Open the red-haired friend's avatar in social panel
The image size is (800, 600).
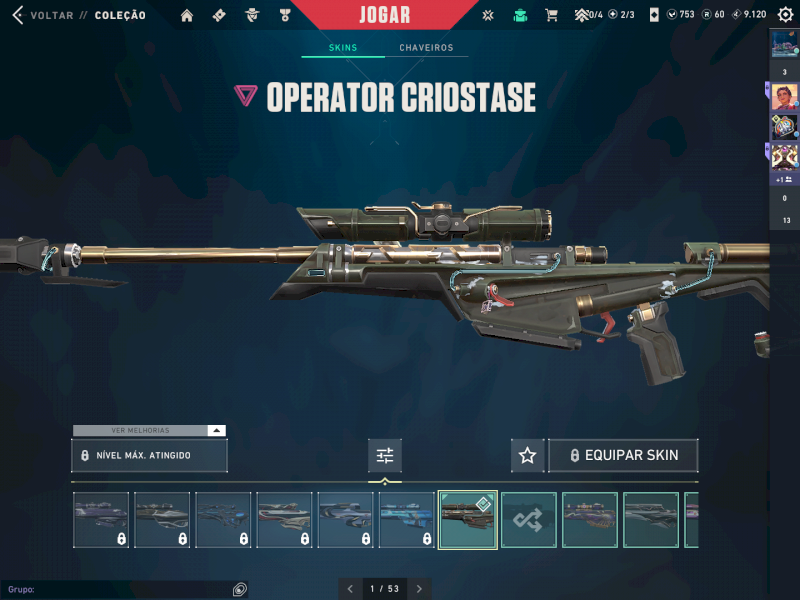785,97
